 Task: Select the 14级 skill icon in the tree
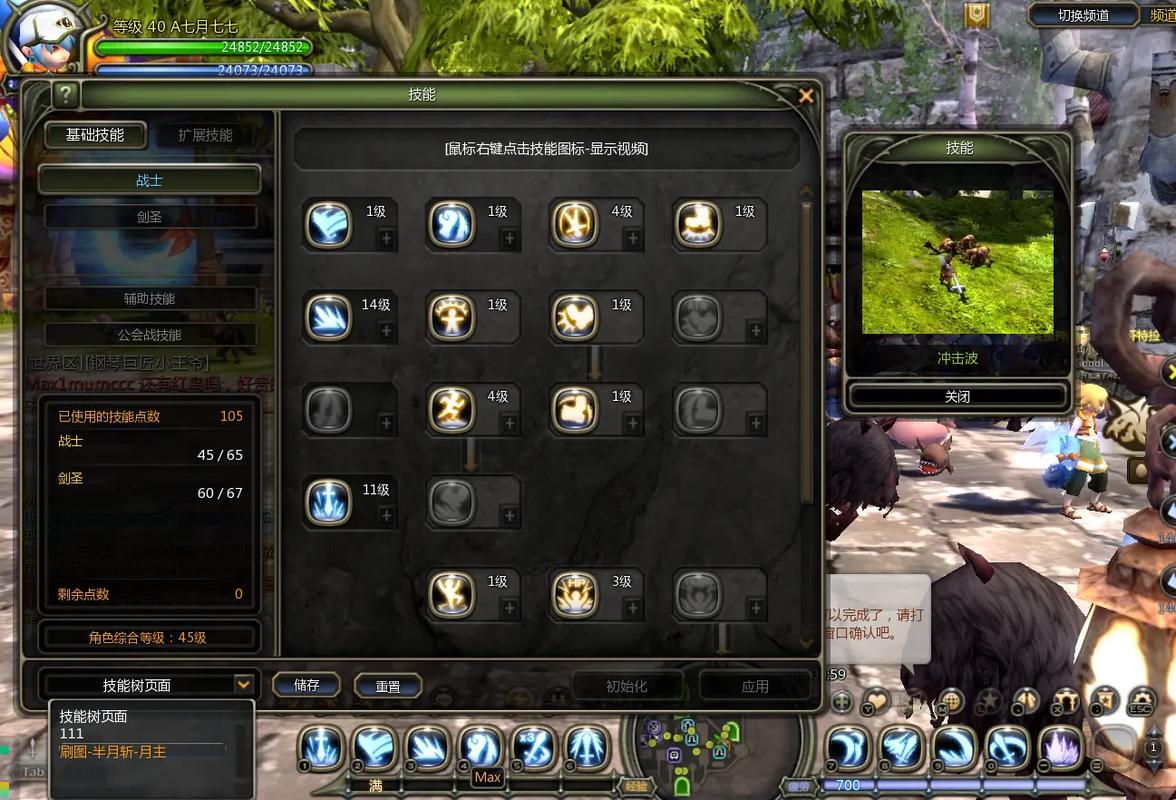tap(328, 318)
